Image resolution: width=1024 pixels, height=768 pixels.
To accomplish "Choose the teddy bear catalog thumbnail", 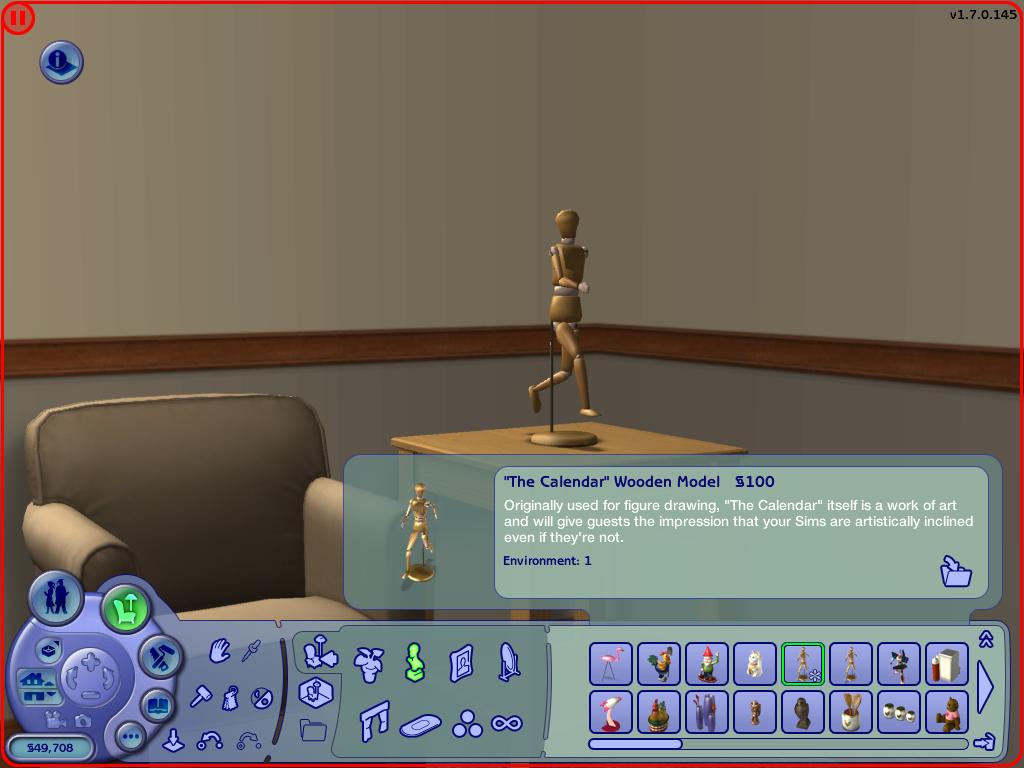I will coord(946,712).
